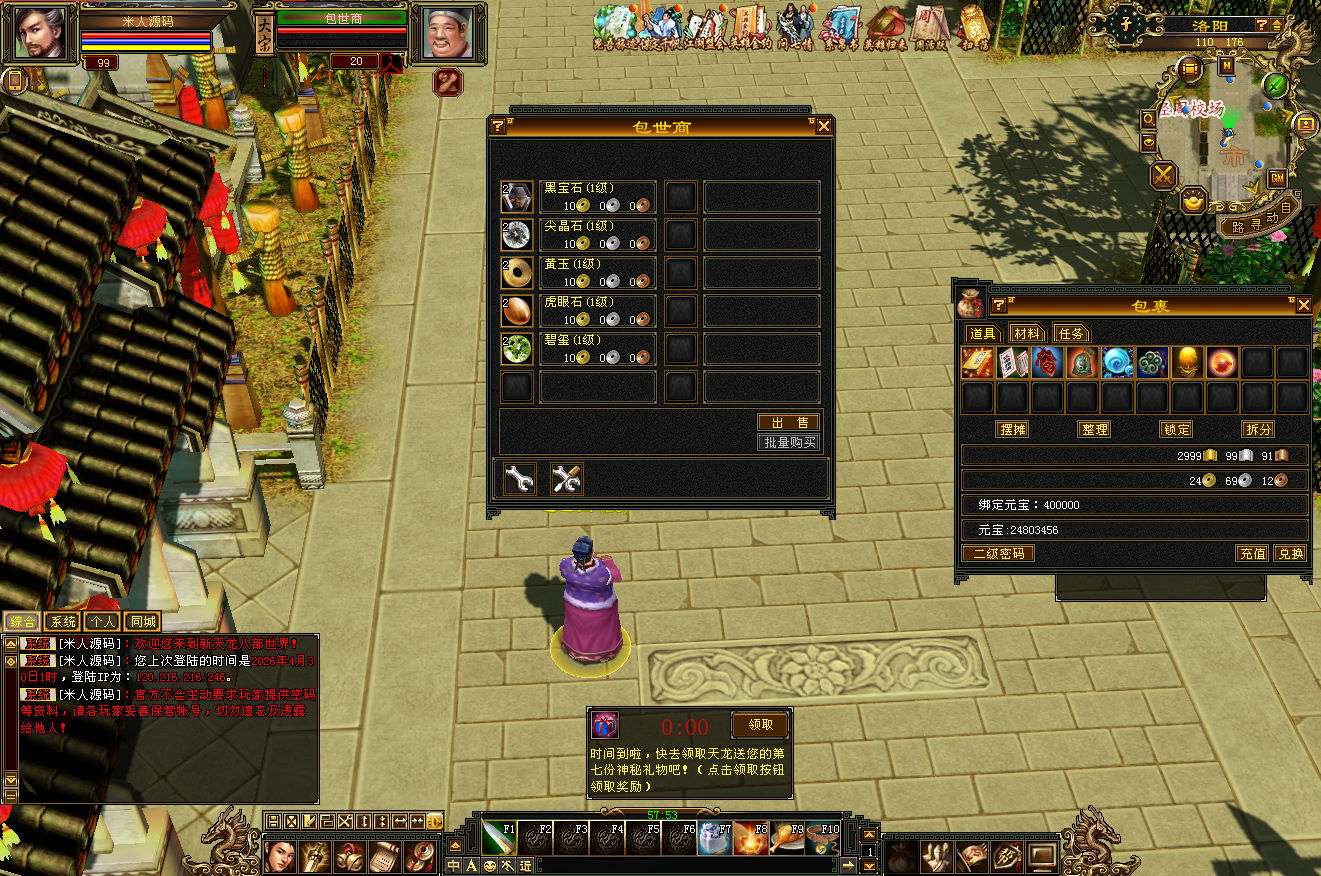The height and width of the screenshot is (876, 1321).
Task: Choose the 碧玺 (1级) shop item
Action: click(x=517, y=349)
